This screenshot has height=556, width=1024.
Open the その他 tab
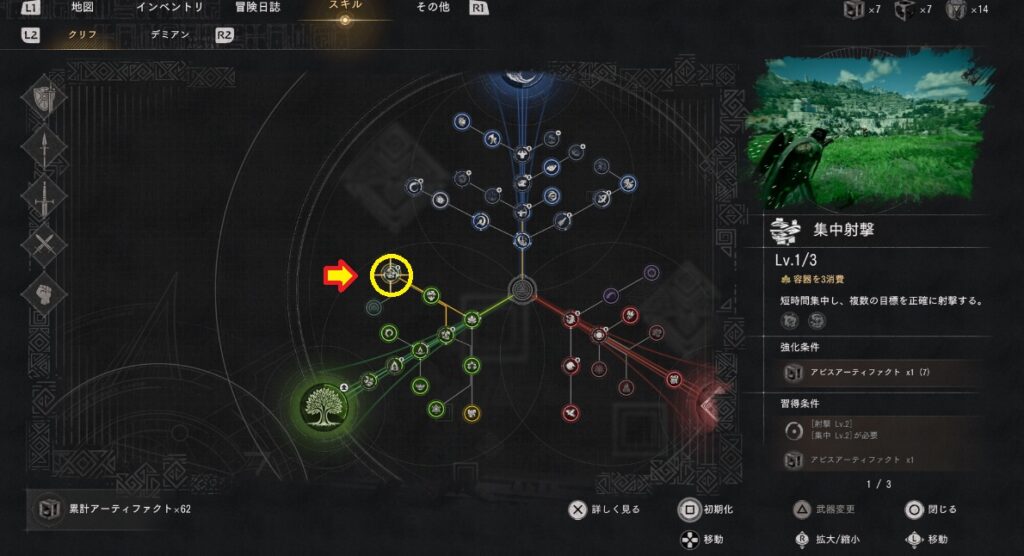pyautogui.click(x=433, y=8)
